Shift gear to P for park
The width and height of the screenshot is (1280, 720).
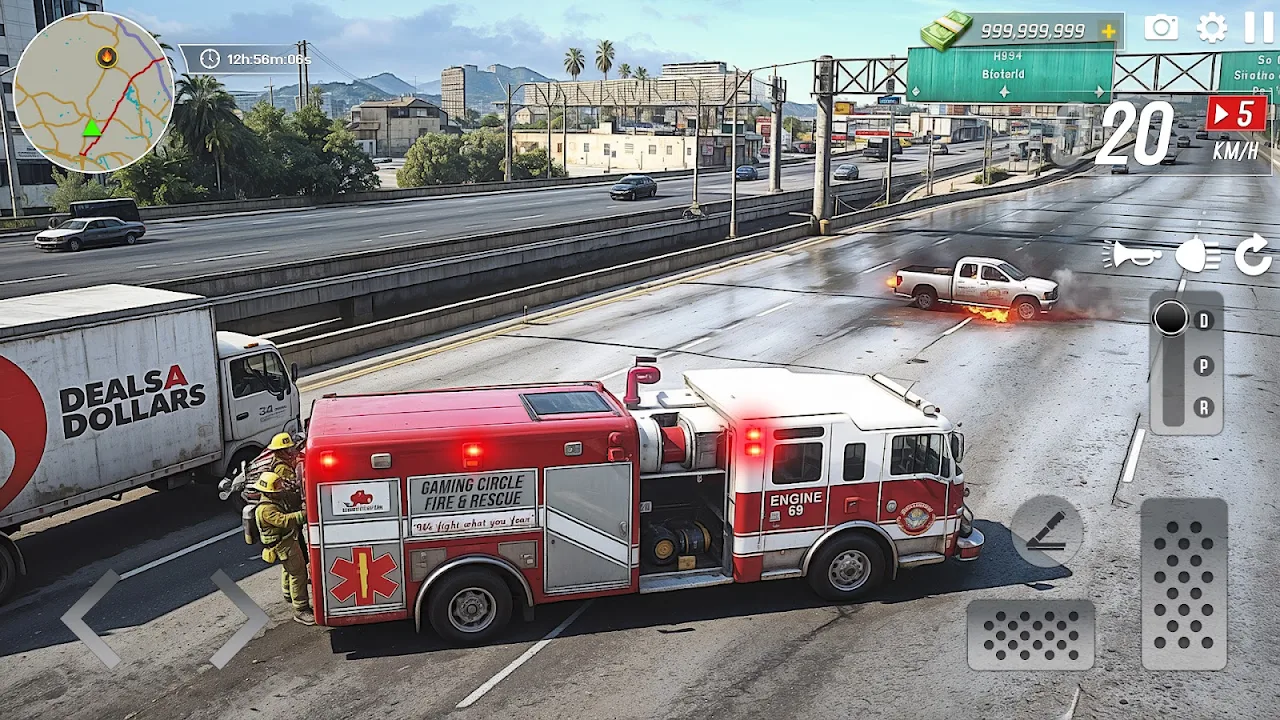1204,365
